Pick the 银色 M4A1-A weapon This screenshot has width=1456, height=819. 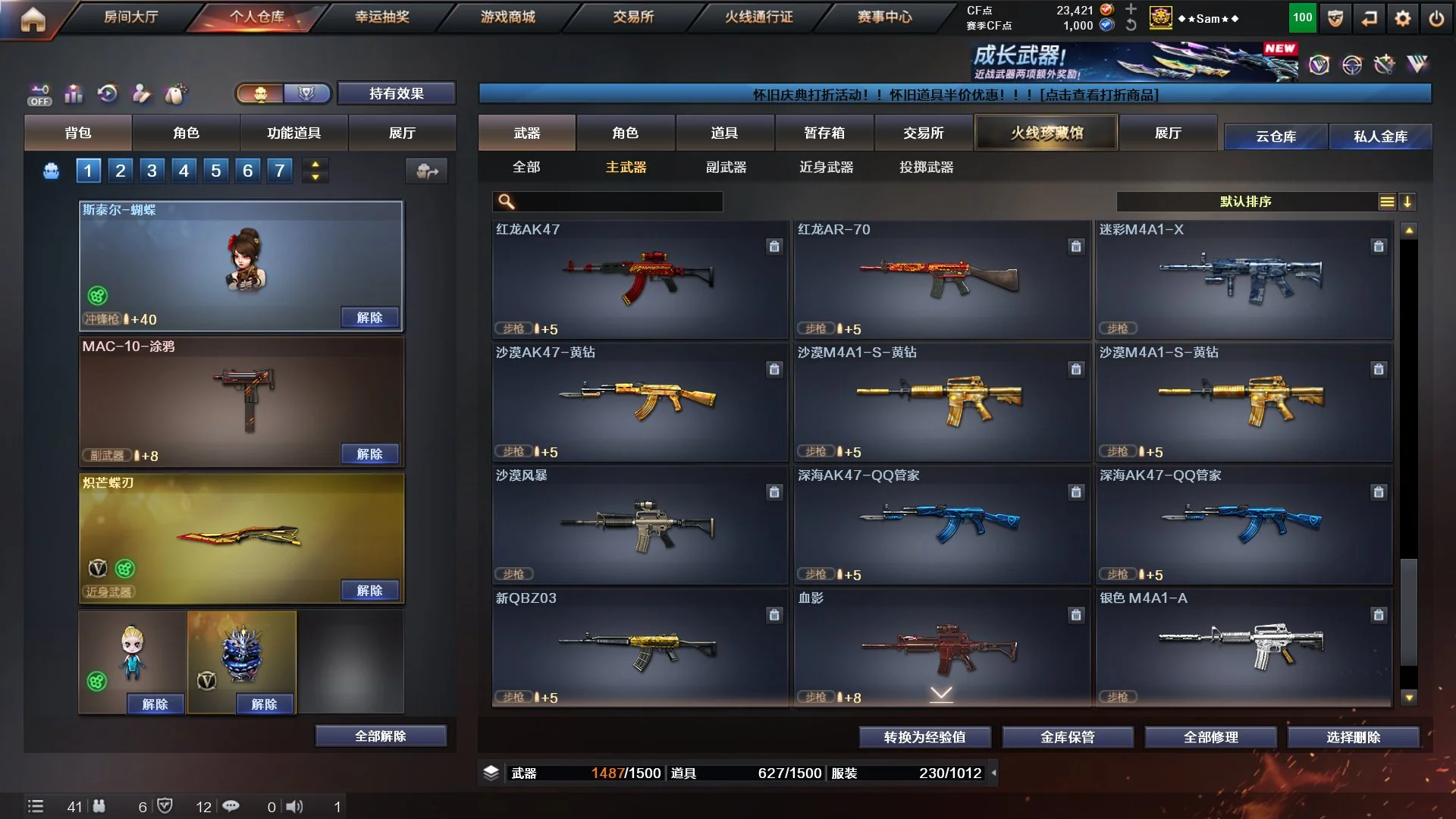pyautogui.click(x=1244, y=648)
